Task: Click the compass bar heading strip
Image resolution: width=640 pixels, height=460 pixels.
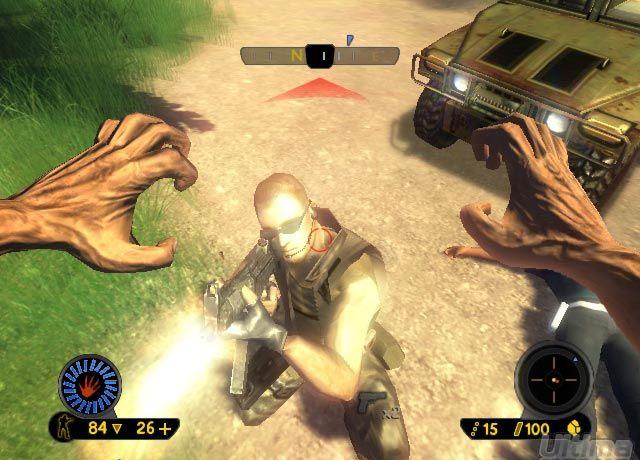Action: coord(312,57)
